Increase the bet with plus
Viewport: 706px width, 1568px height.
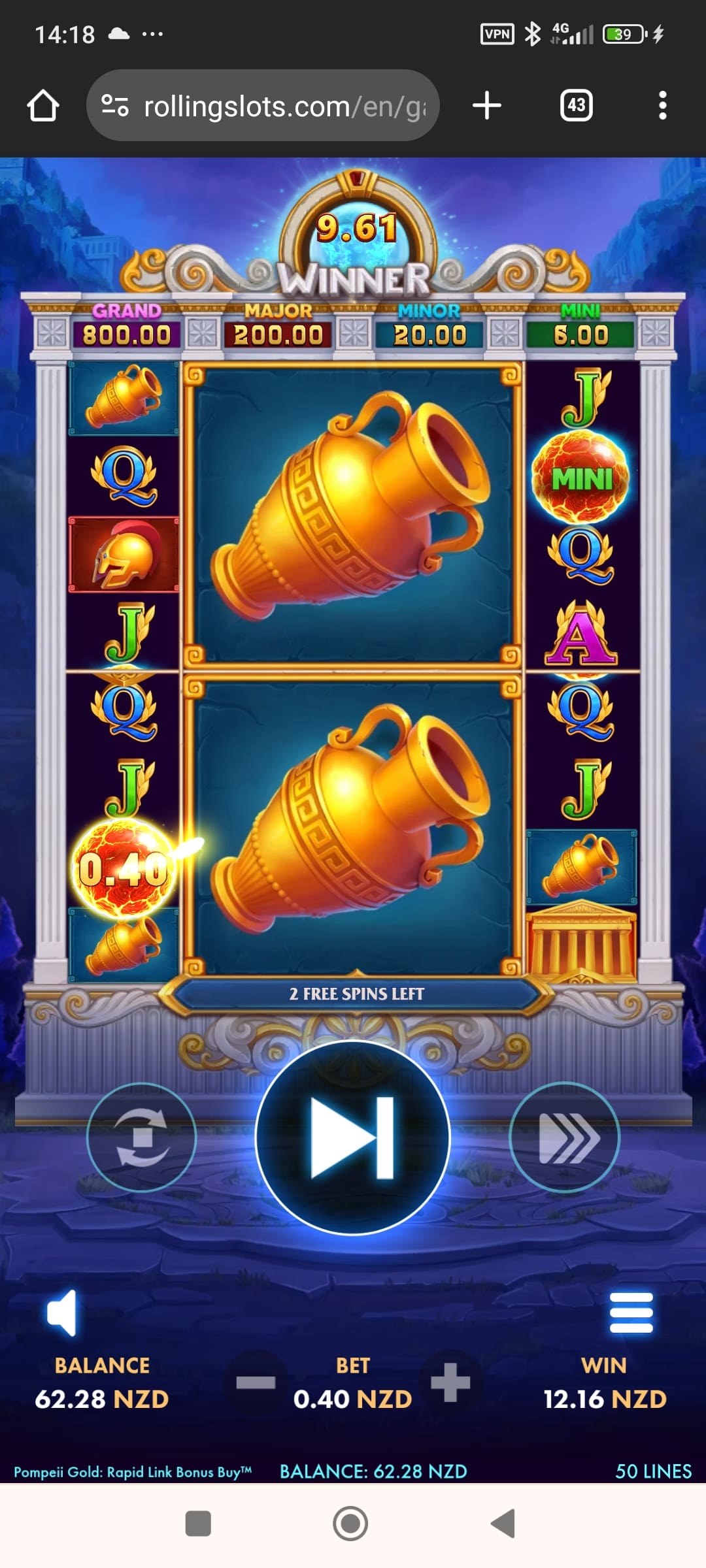450,1382
